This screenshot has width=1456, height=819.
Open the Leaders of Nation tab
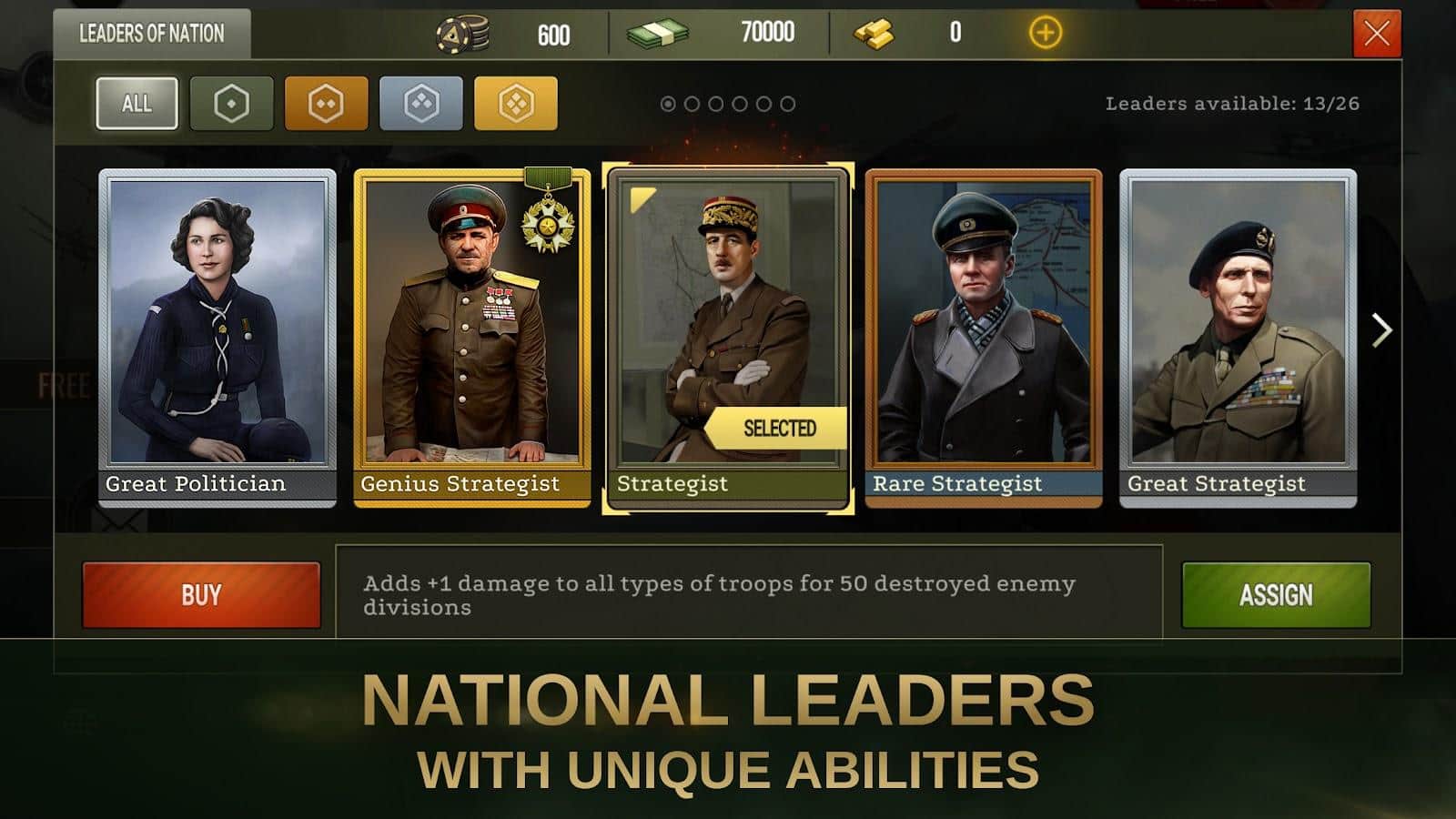pyautogui.click(x=152, y=35)
